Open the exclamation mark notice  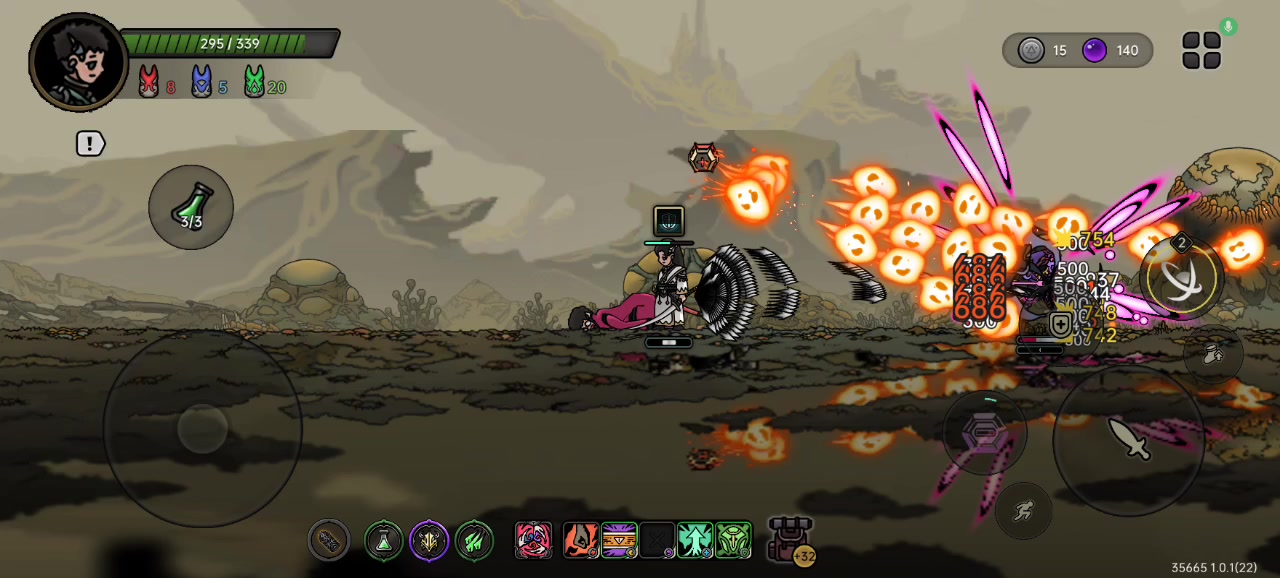90,143
